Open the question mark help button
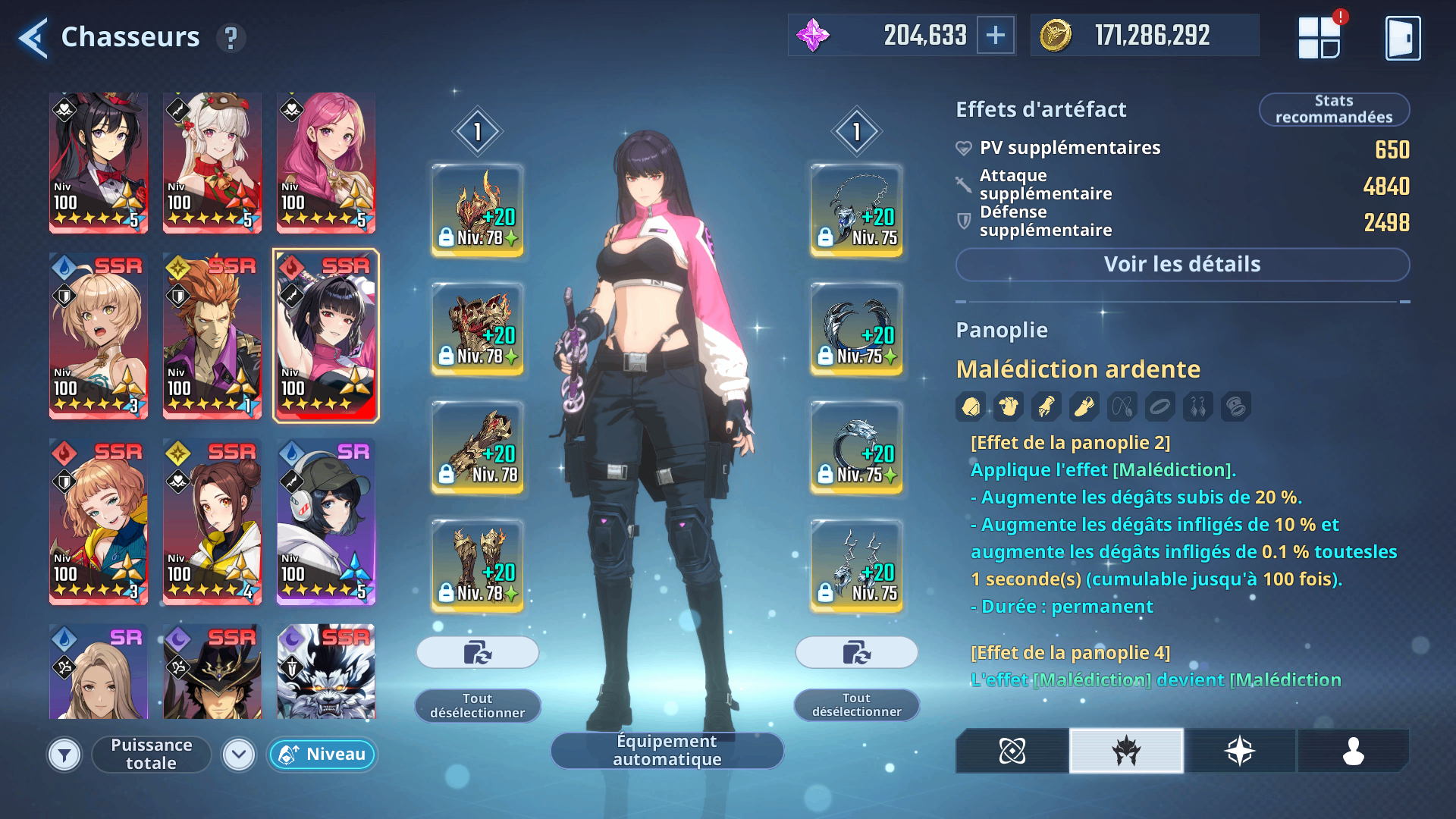This screenshot has width=1456, height=819. [x=231, y=37]
